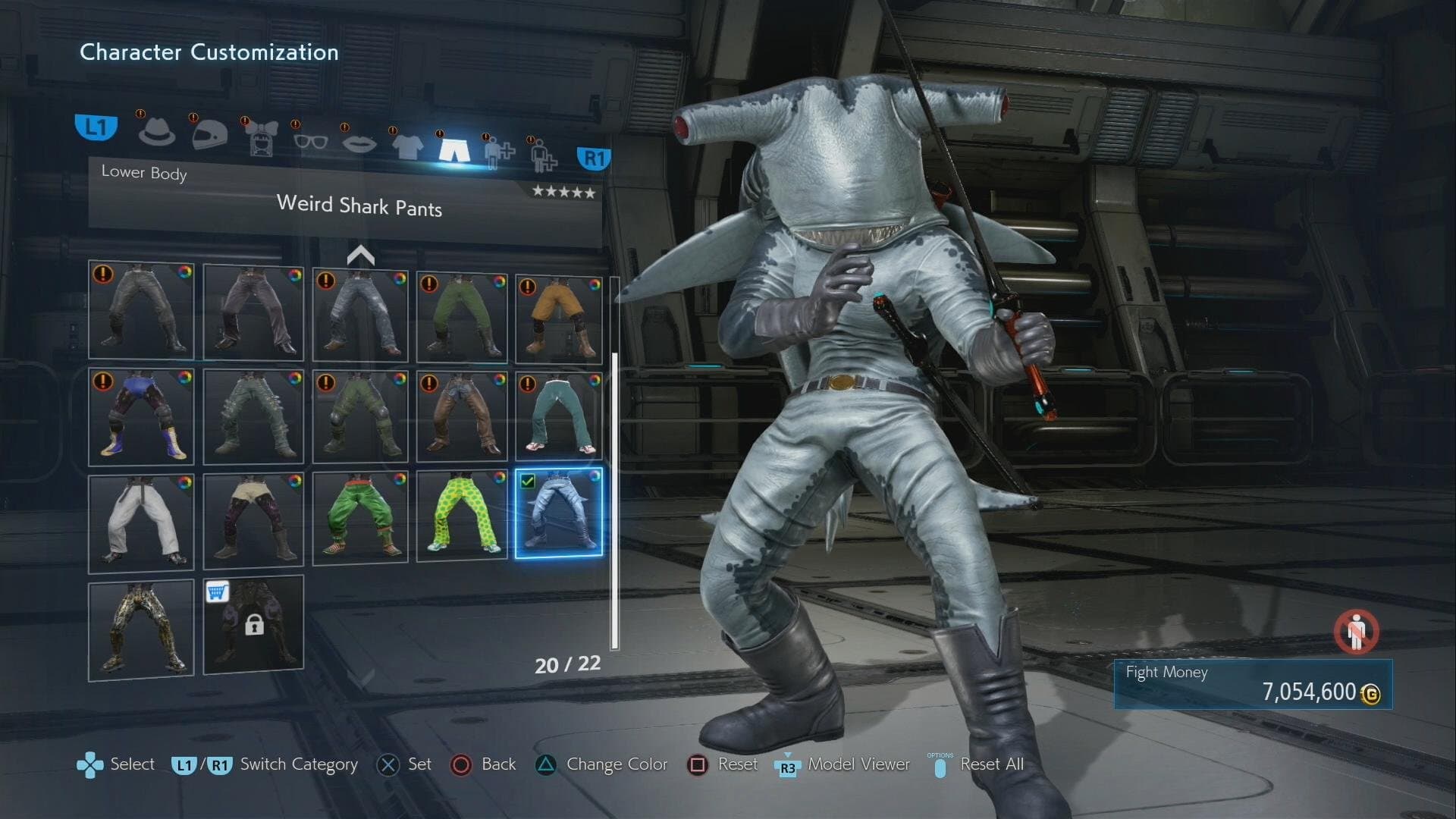Open the locked shop item tile
This screenshot has width=1456, height=819.
point(253,625)
